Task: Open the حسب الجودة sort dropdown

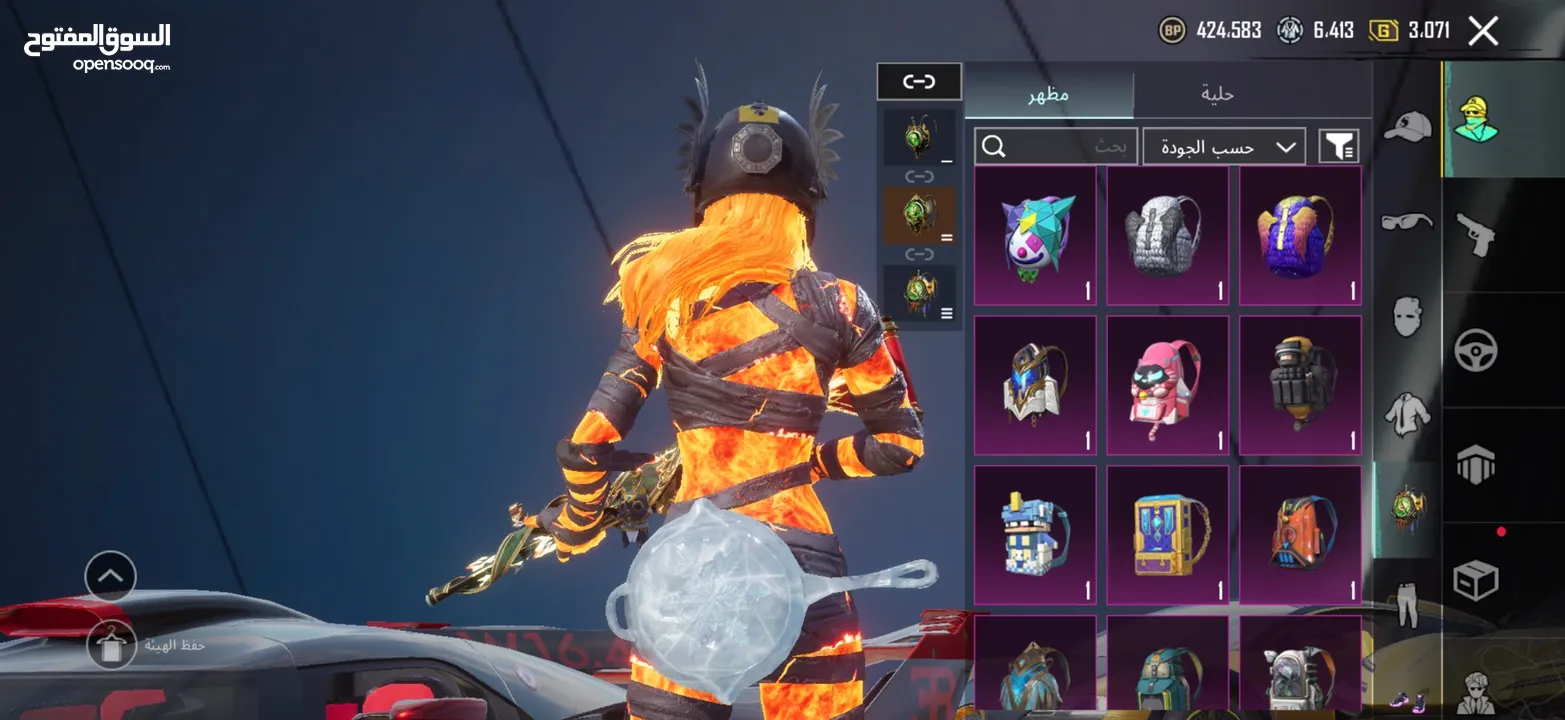Action: pos(1224,147)
